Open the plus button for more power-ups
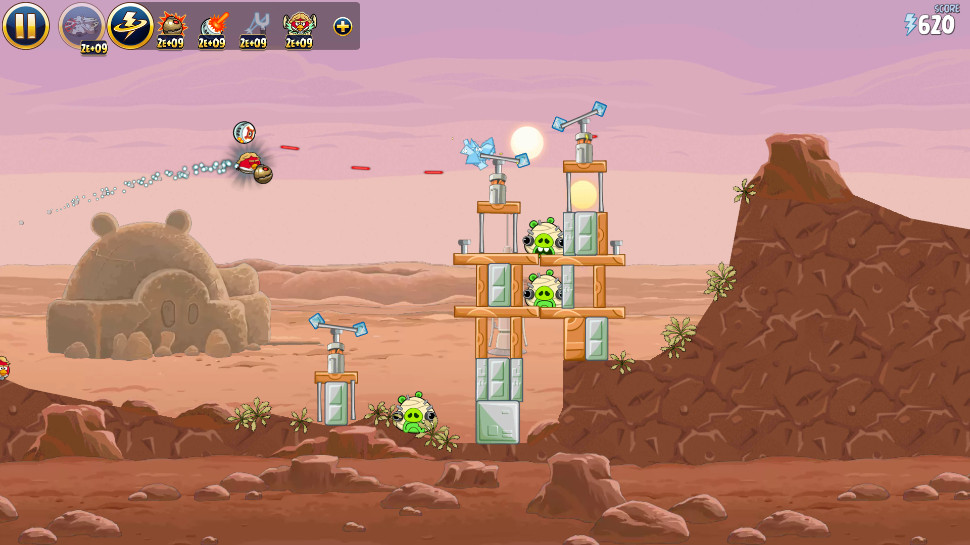This screenshot has height=545, width=970. tap(343, 26)
